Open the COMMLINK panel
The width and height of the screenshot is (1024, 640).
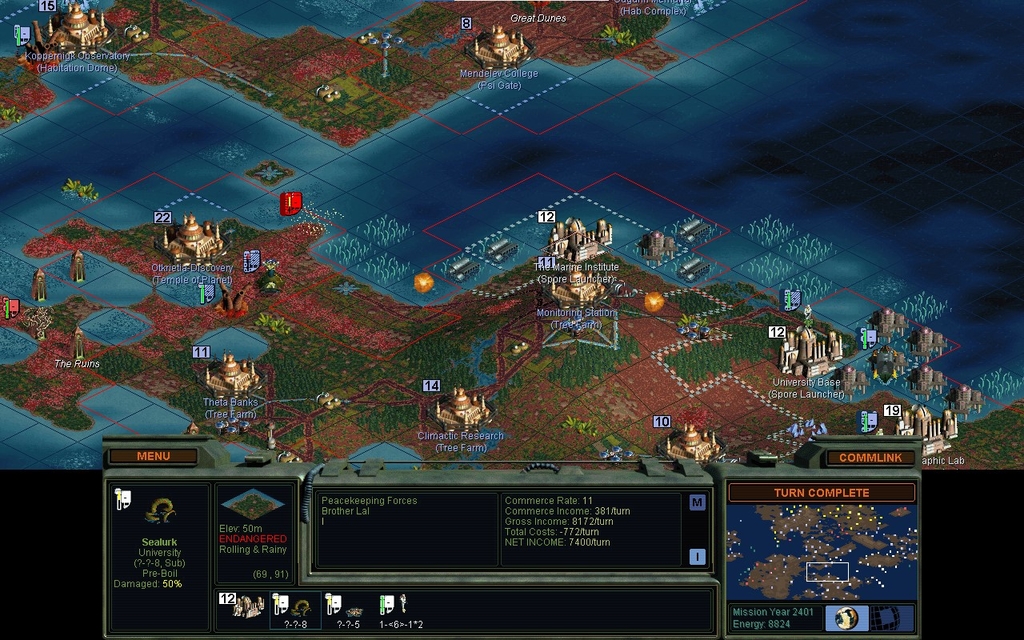coord(869,457)
